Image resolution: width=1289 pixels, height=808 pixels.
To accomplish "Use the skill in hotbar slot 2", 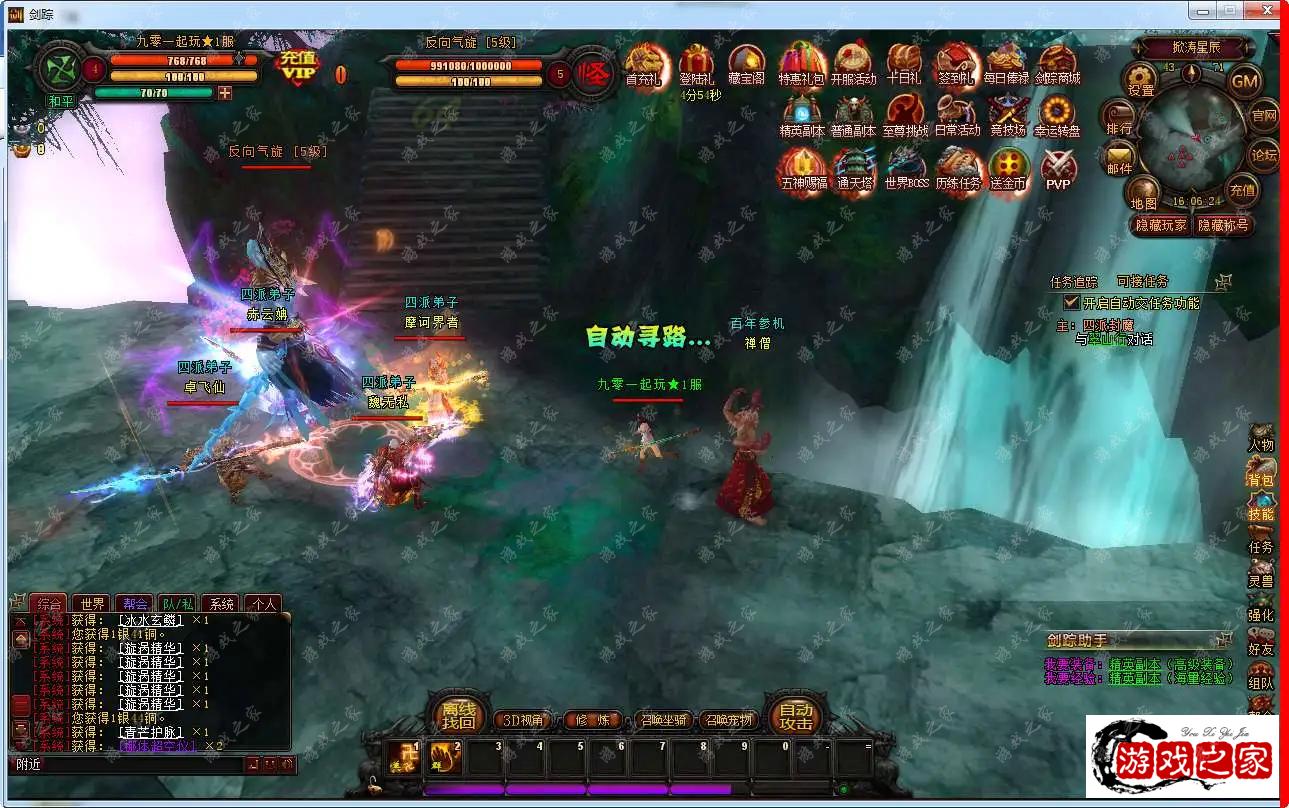I will 445,757.
